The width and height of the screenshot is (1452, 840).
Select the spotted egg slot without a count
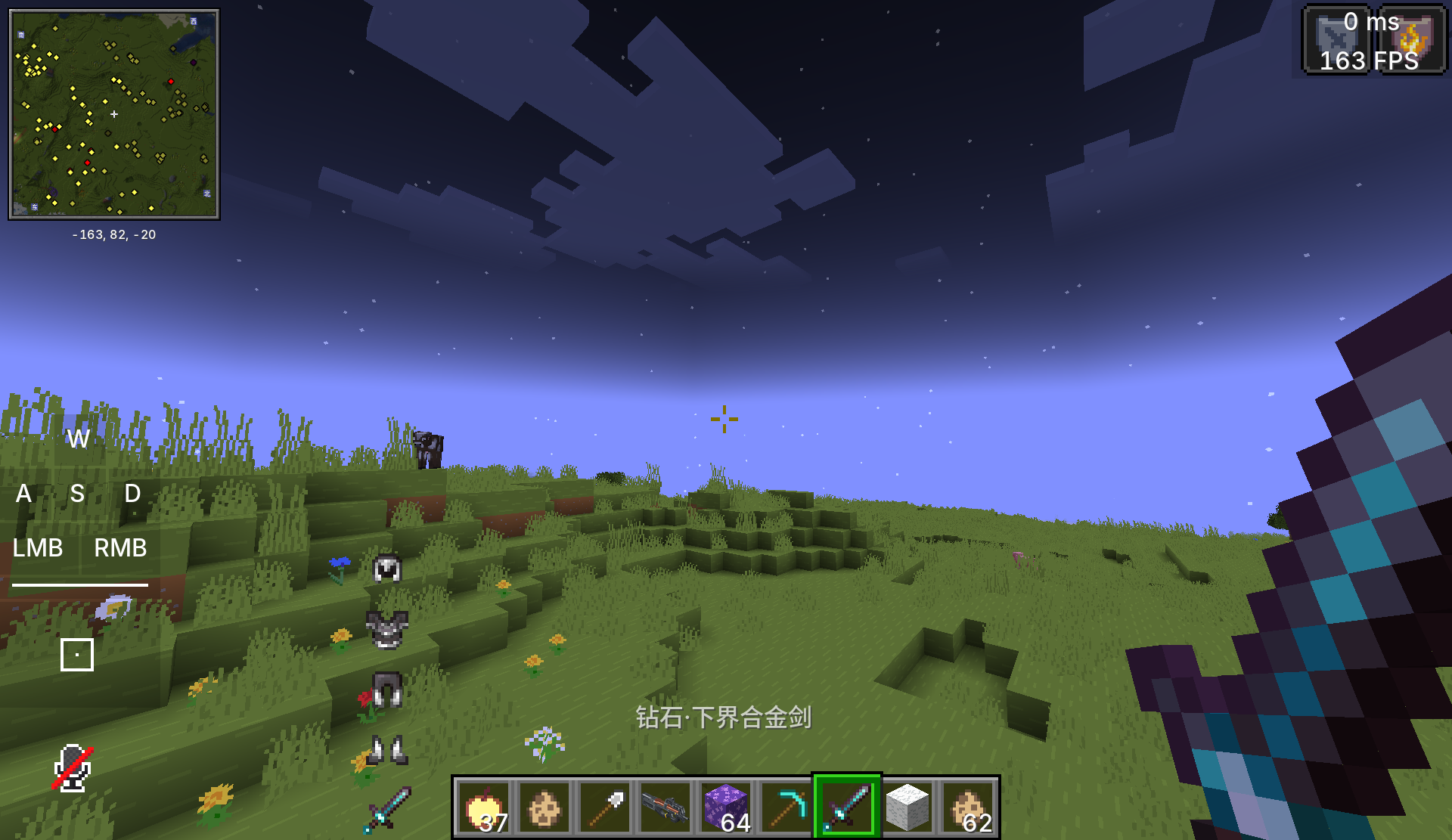[544, 807]
